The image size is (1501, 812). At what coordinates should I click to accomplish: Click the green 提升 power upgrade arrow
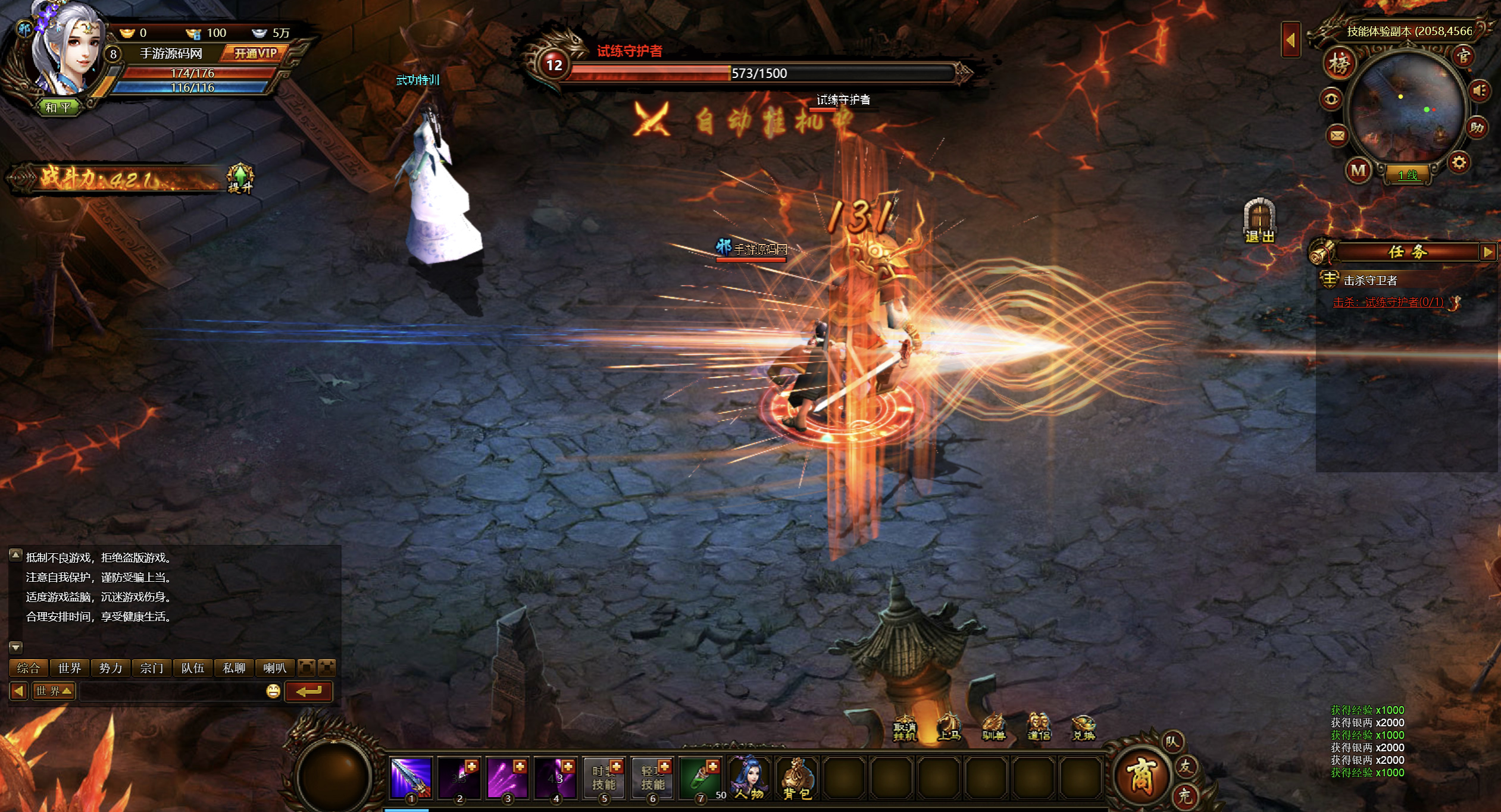pyautogui.click(x=240, y=178)
